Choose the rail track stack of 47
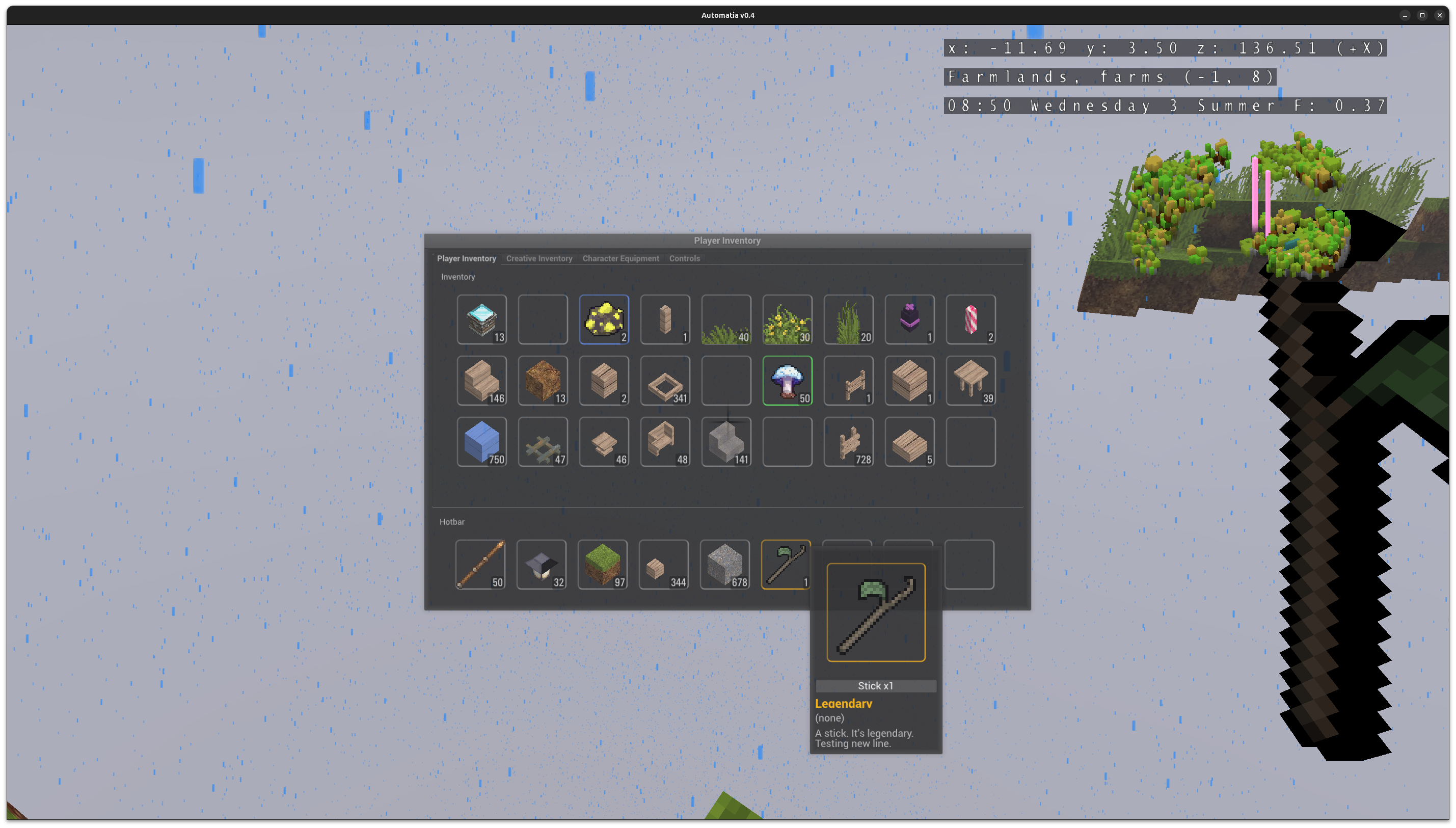 543,442
